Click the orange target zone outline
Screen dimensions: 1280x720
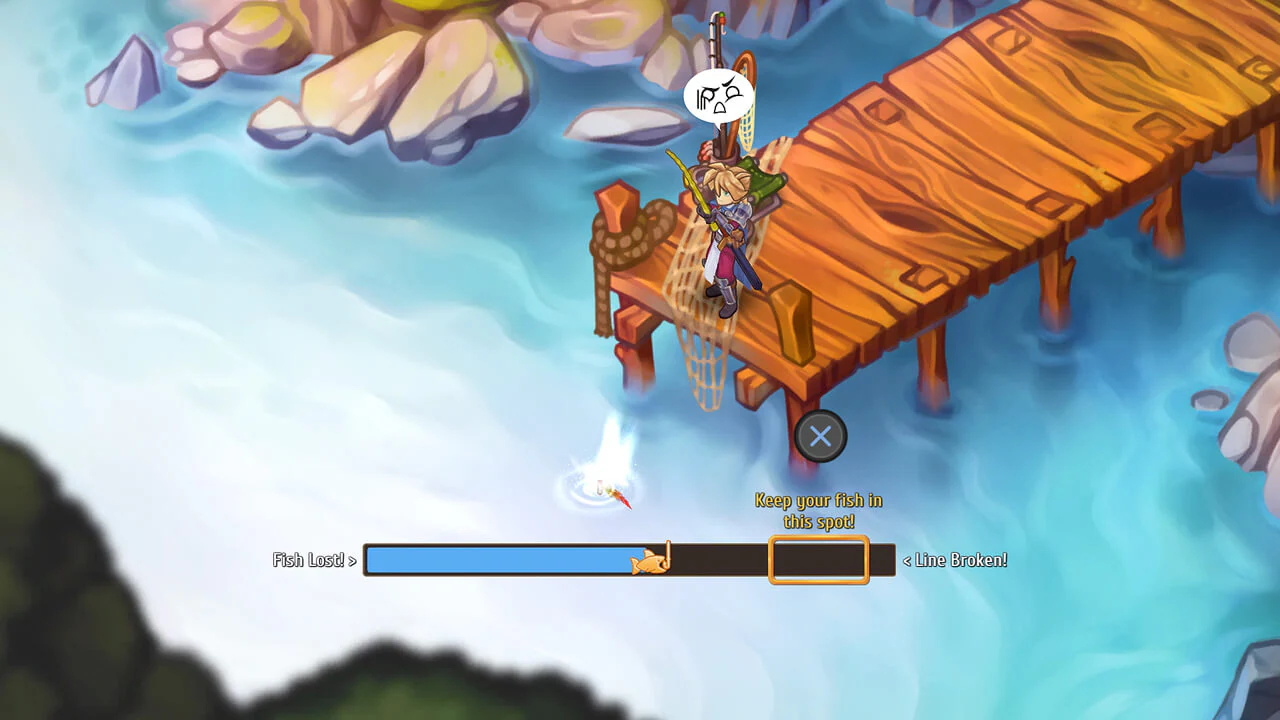818,560
